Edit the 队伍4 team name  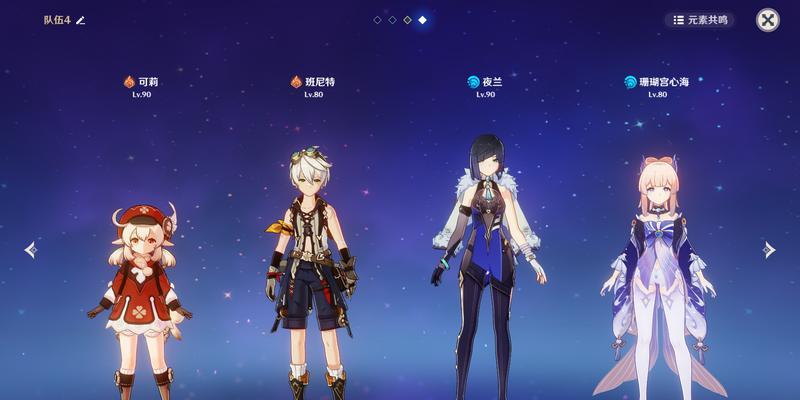[81, 20]
